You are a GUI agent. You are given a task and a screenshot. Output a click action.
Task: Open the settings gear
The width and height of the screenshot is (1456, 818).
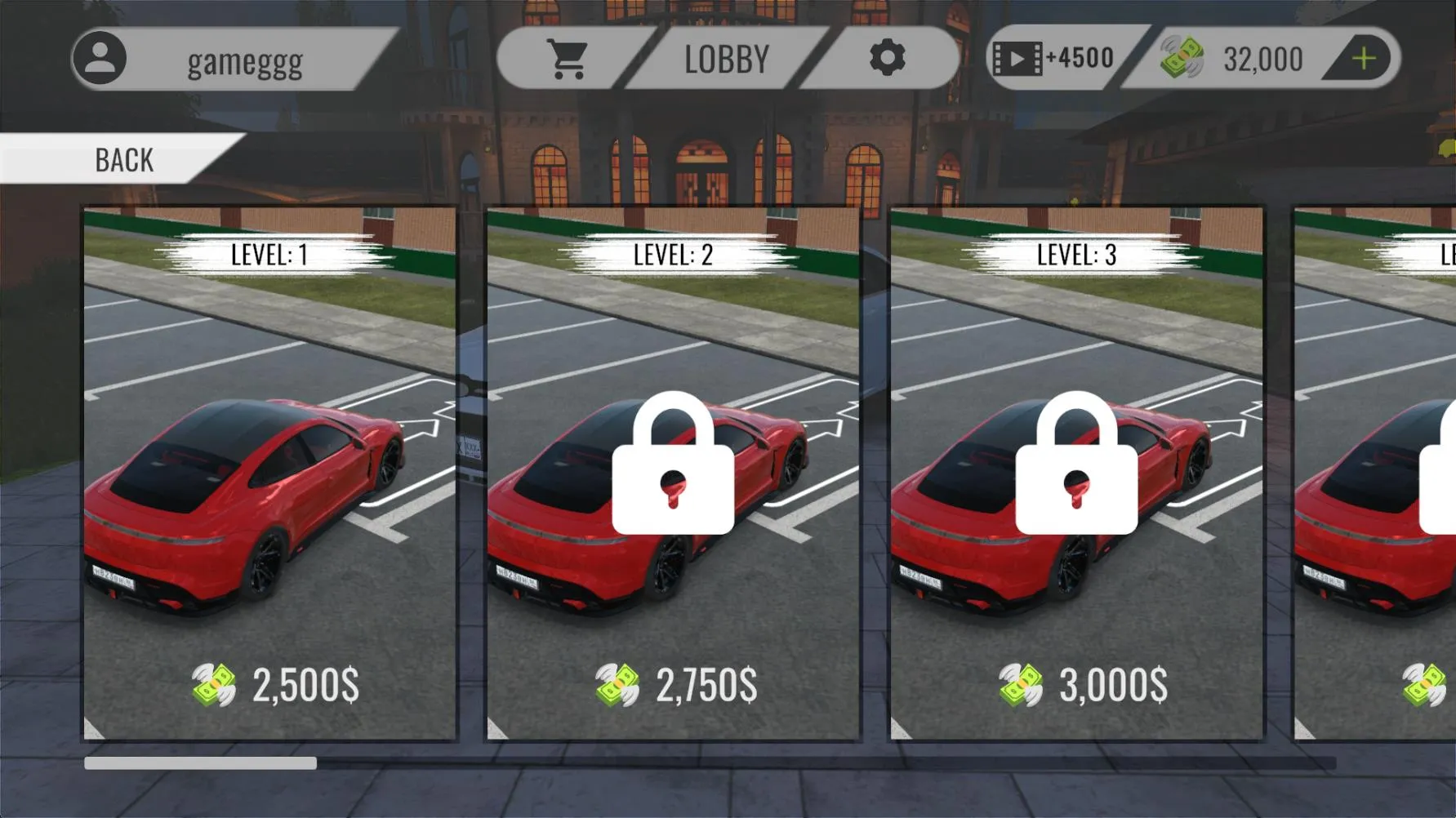[x=889, y=57]
